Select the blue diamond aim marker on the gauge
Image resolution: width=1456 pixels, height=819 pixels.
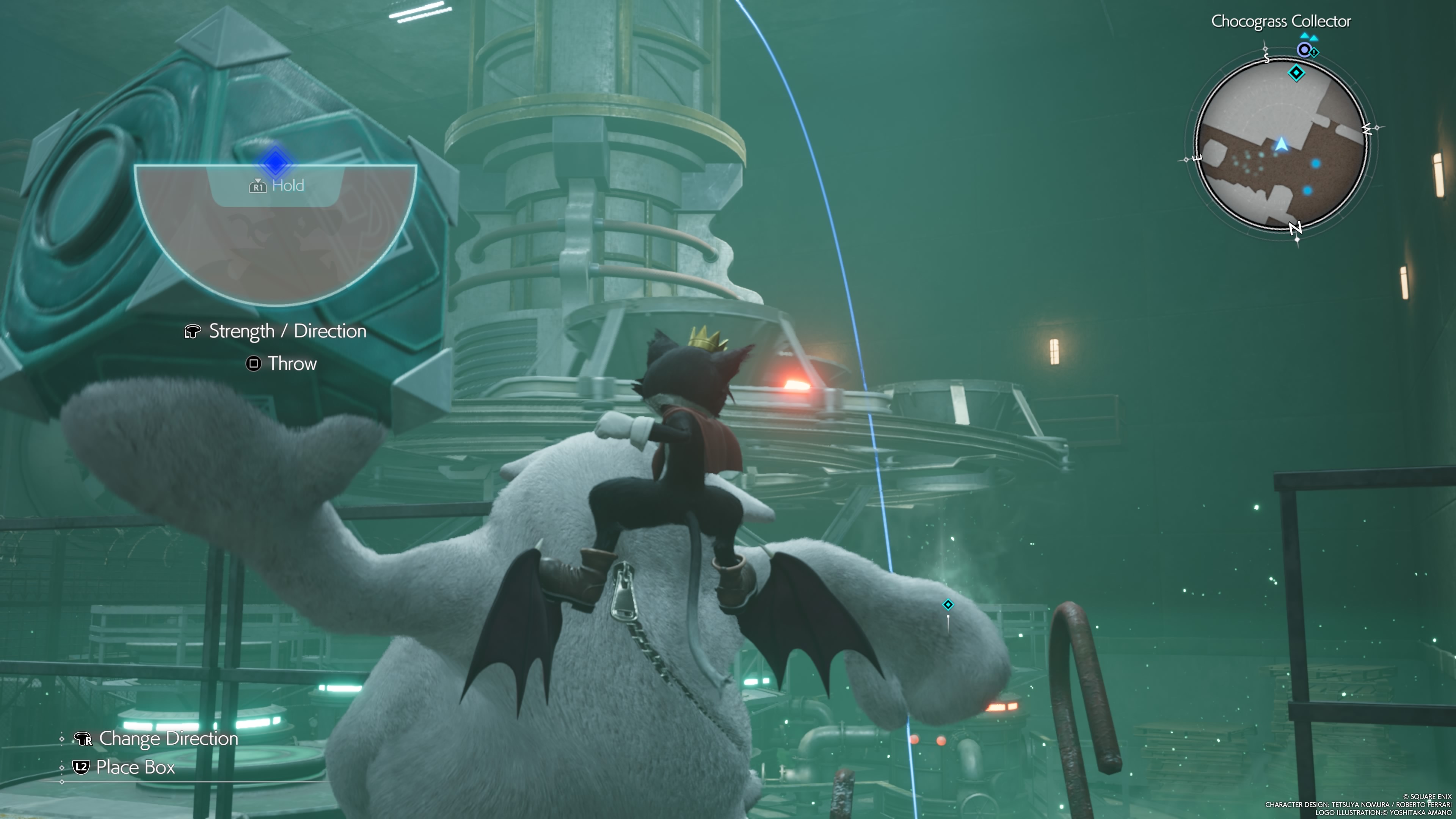pyautogui.click(x=275, y=163)
